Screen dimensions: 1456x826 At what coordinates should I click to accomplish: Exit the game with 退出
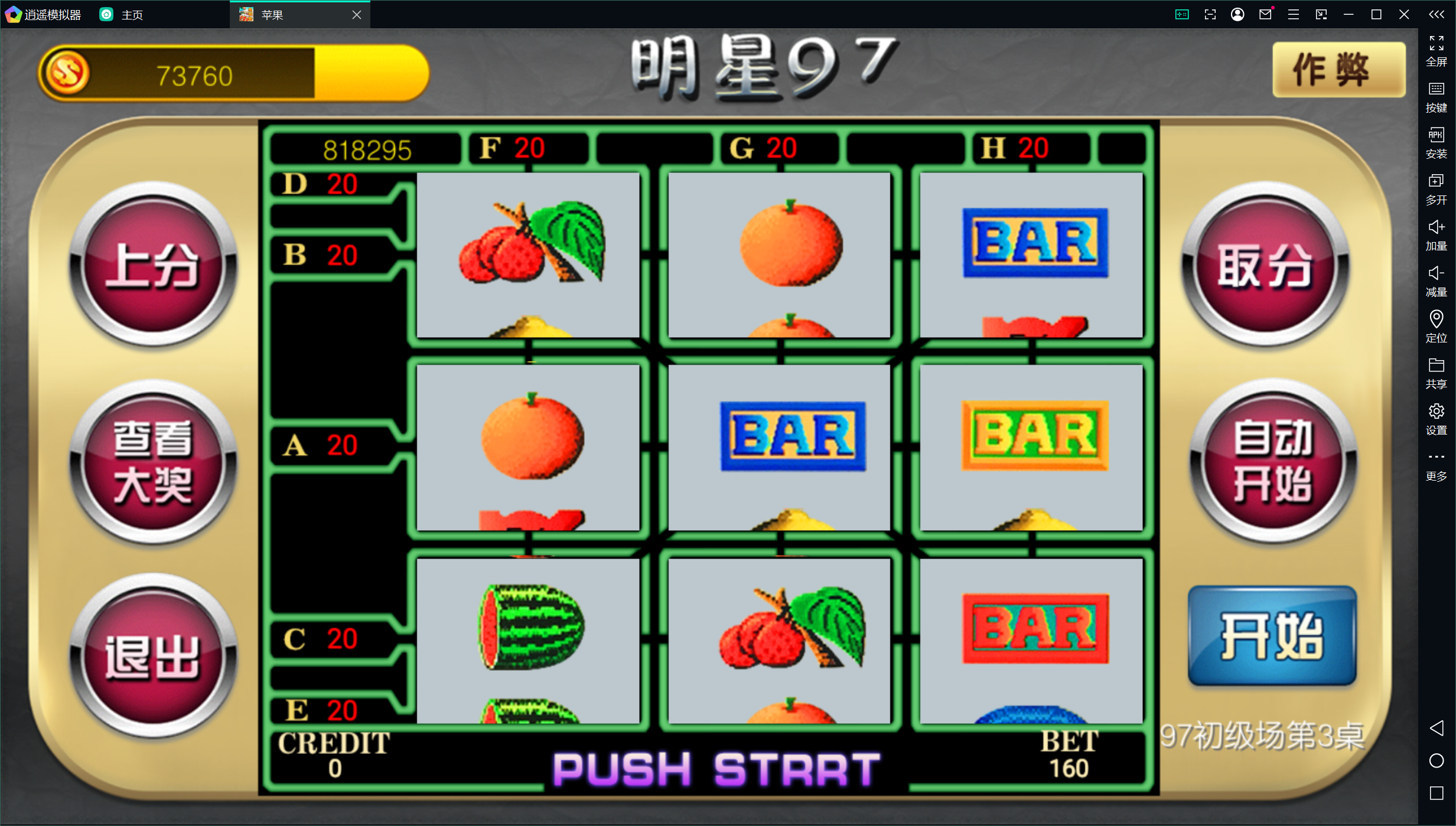153,657
